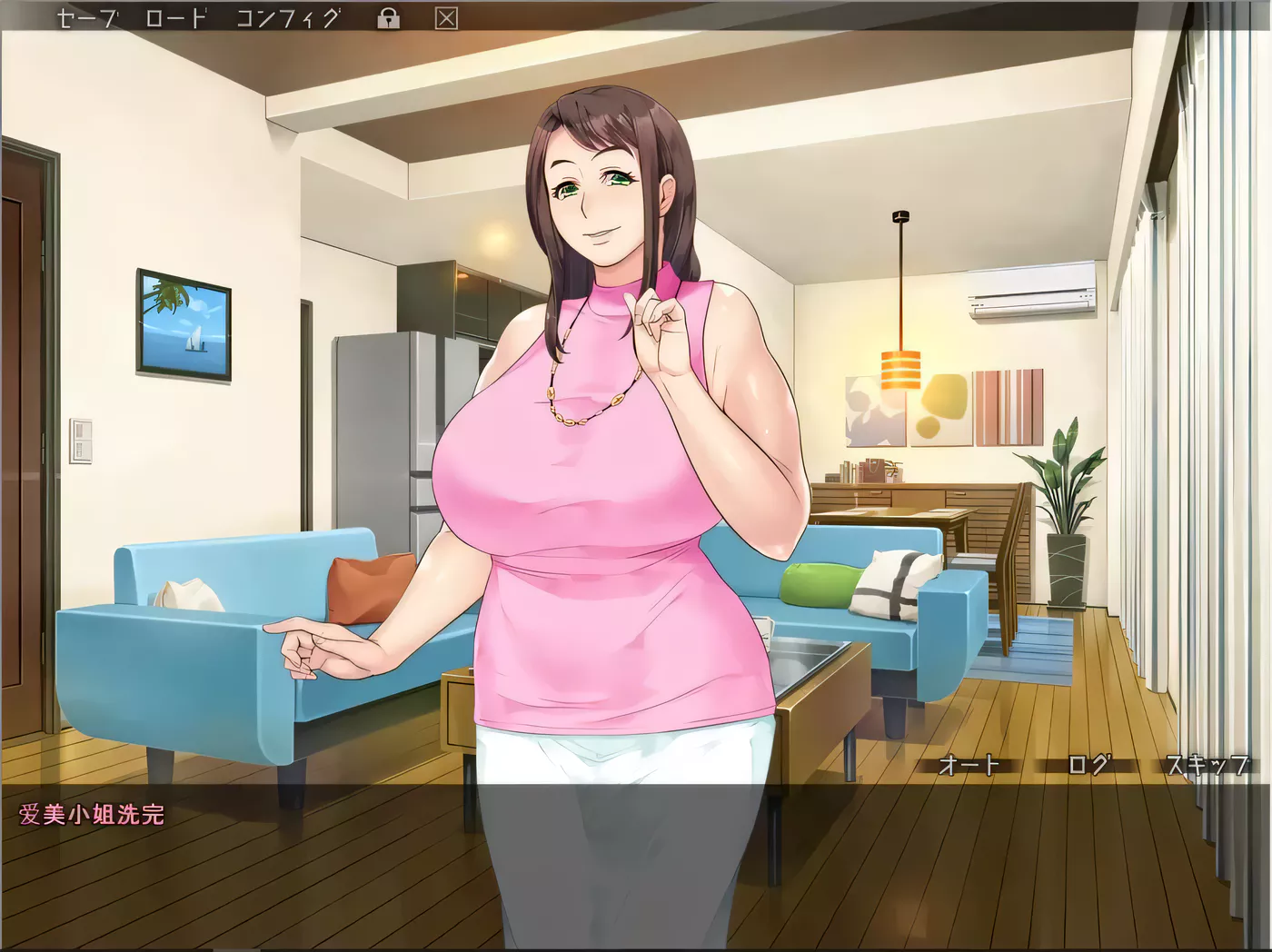This screenshot has width=1272, height=952.
Task: Activate スキップ text skipping
Action: 1208,766
